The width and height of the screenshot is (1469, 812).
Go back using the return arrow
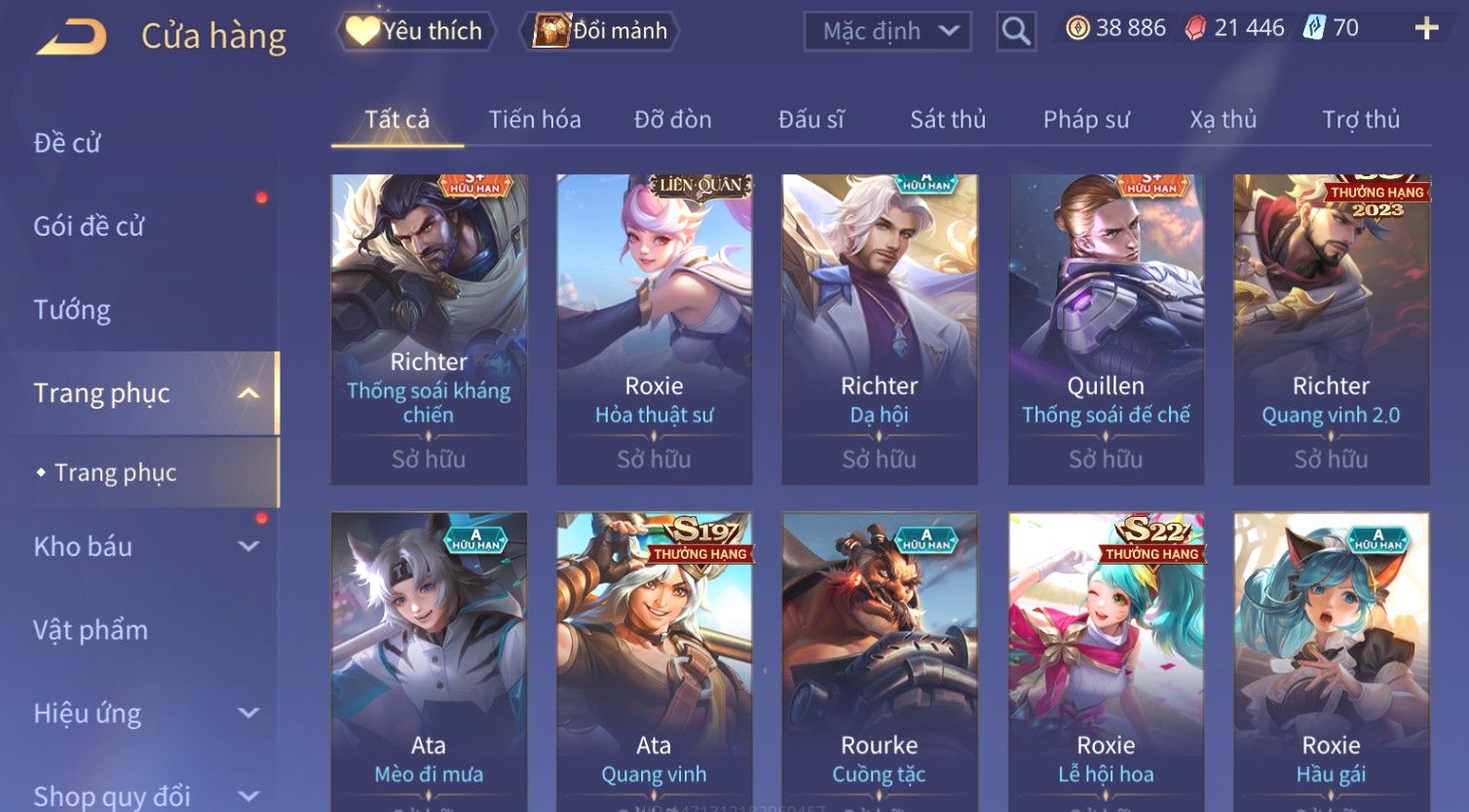(x=71, y=38)
